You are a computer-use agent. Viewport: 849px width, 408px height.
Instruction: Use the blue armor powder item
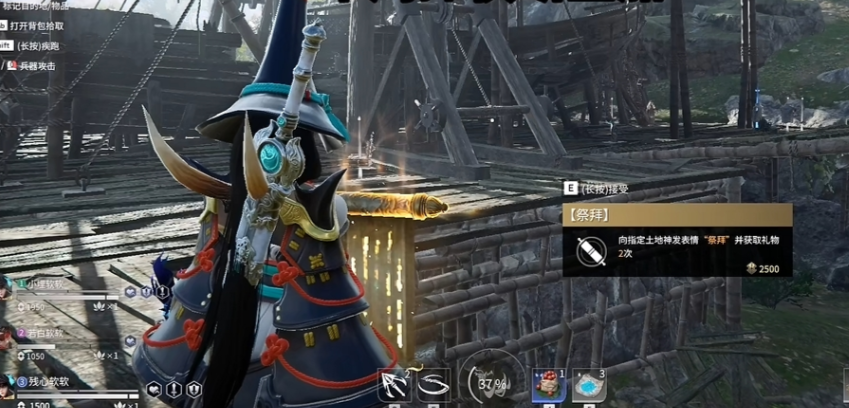pos(589,386)
